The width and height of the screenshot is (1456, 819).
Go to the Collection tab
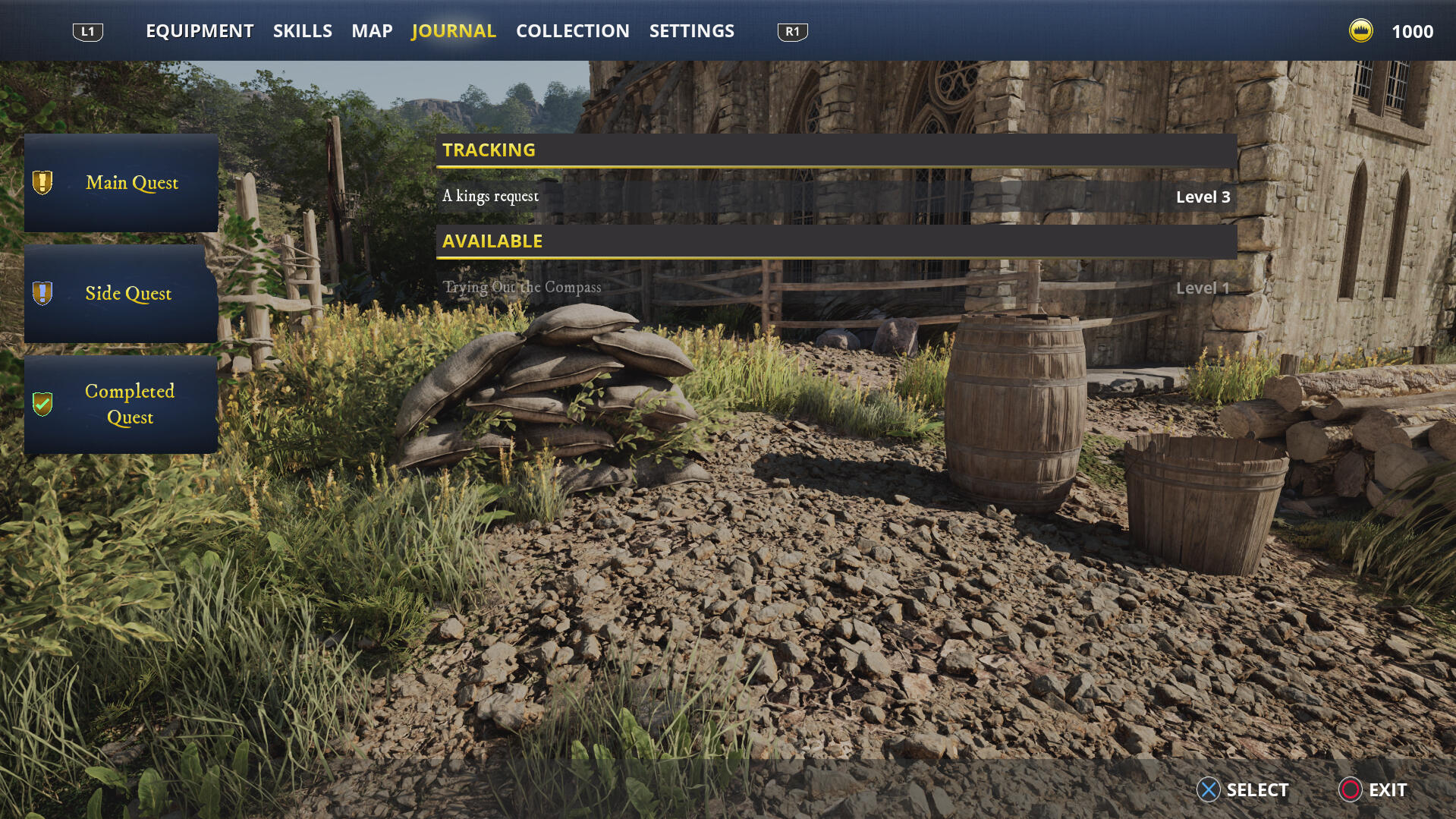click(x=572, y=31)
